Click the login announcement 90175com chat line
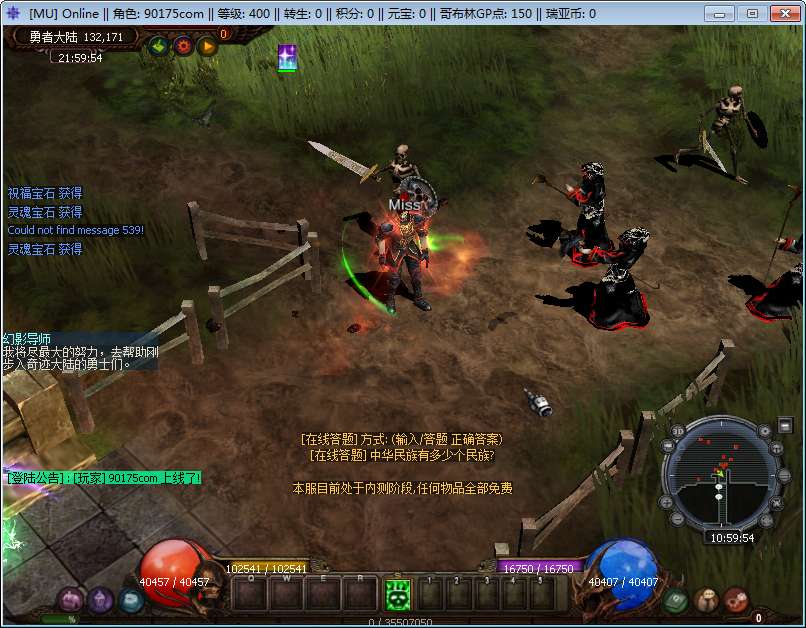The image size is (806, 628). [x=104, y=478]
